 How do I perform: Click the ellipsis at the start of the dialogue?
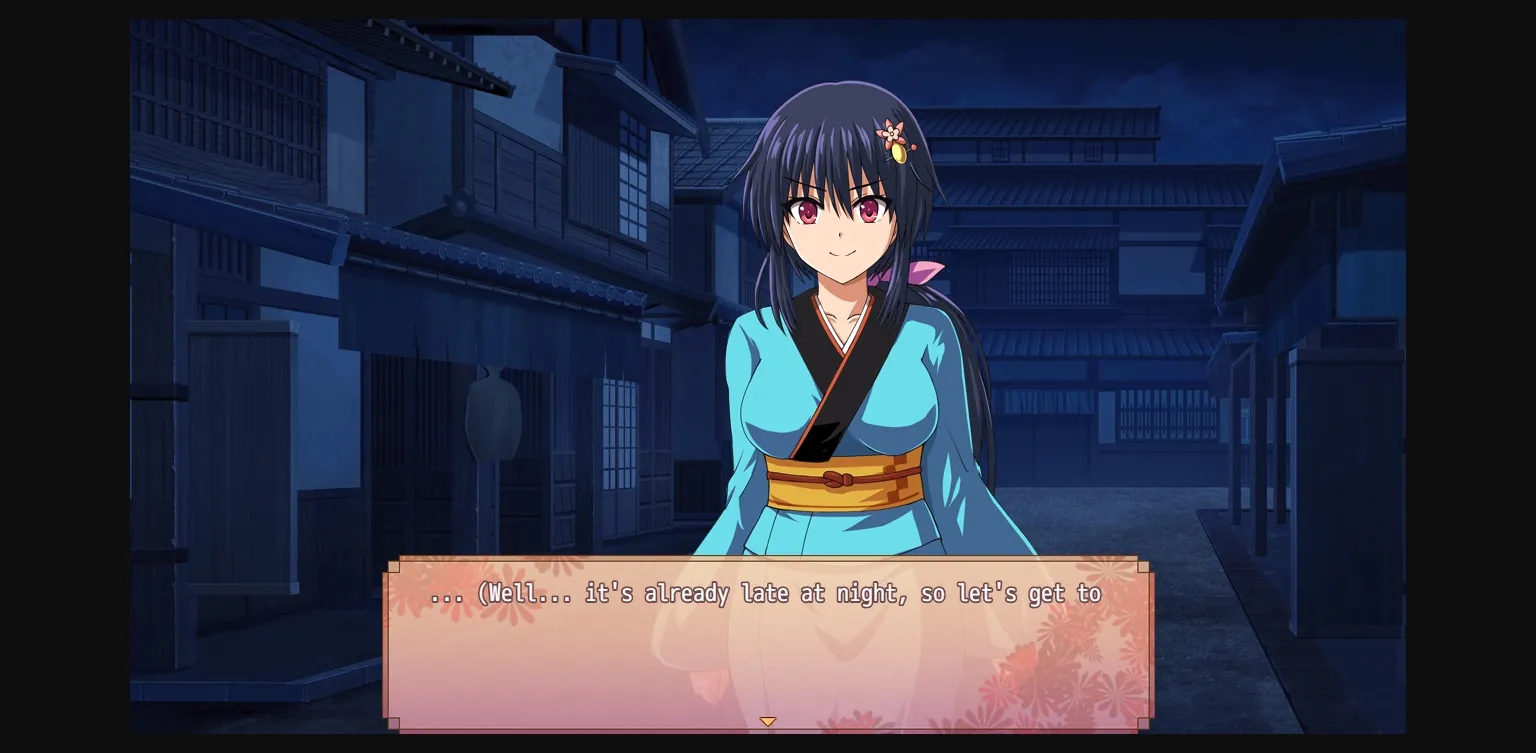click(446, 595)
